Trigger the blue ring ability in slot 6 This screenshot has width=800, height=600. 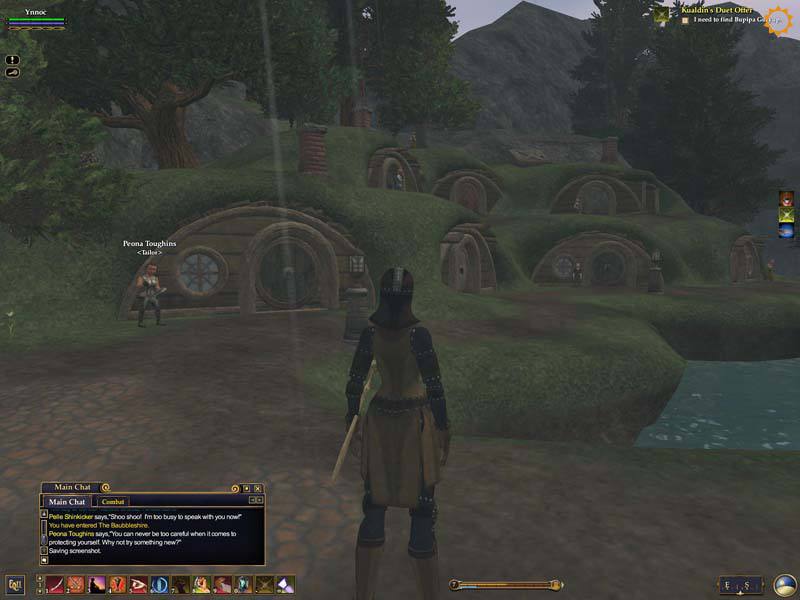[x=159, y=584]
